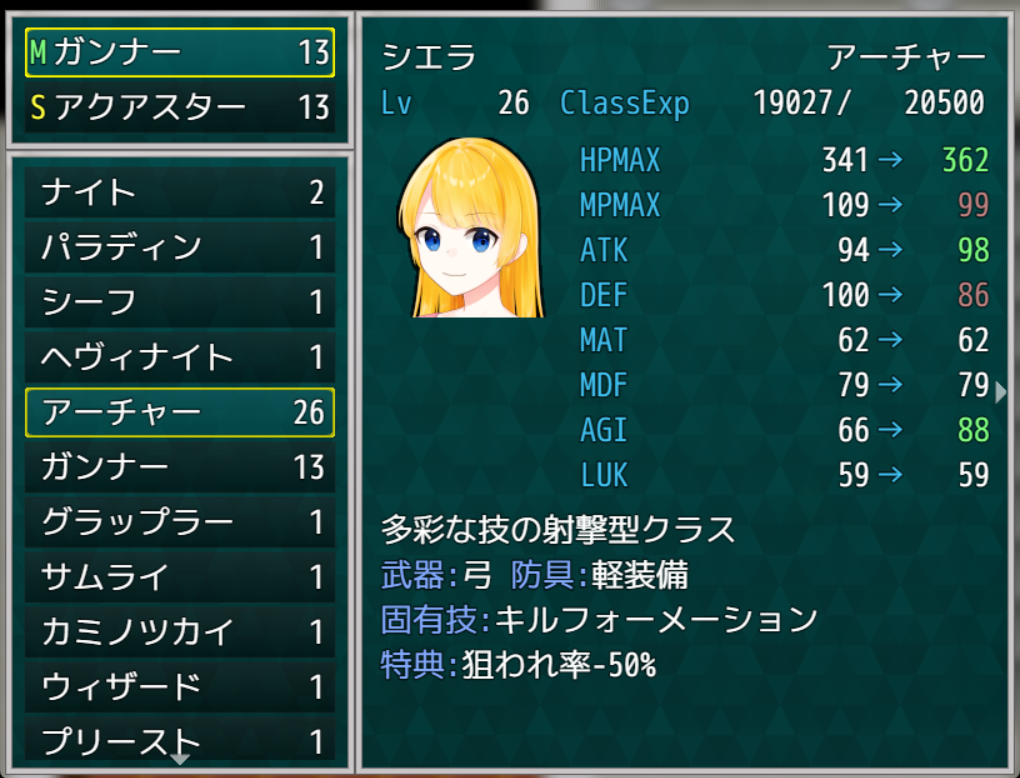Select the プリースト class row
This screenshot has height=778, width=1020.
pyautogui.click(x=180, y=741)
